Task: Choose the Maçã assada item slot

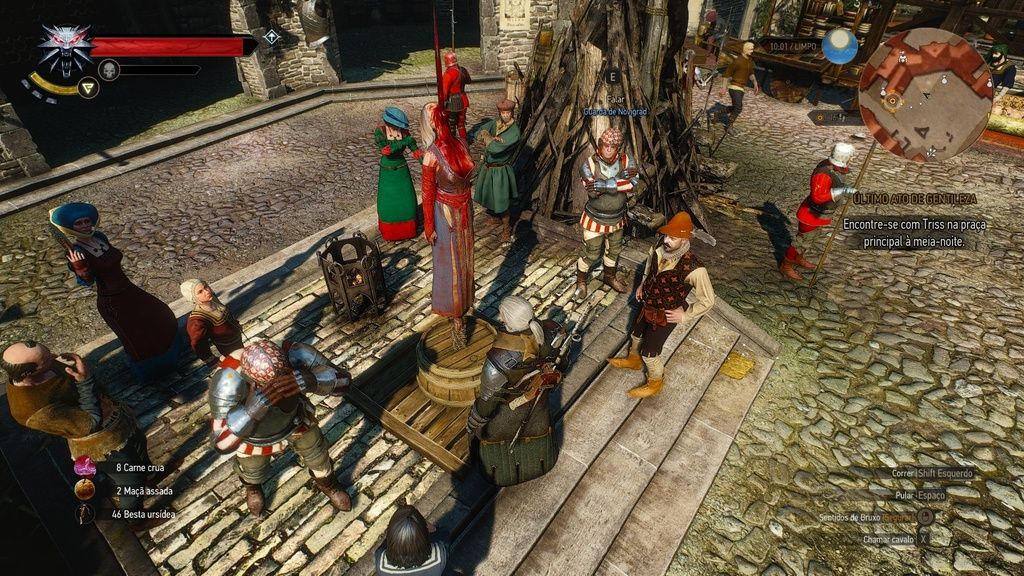Action: [x=85, y=490]
